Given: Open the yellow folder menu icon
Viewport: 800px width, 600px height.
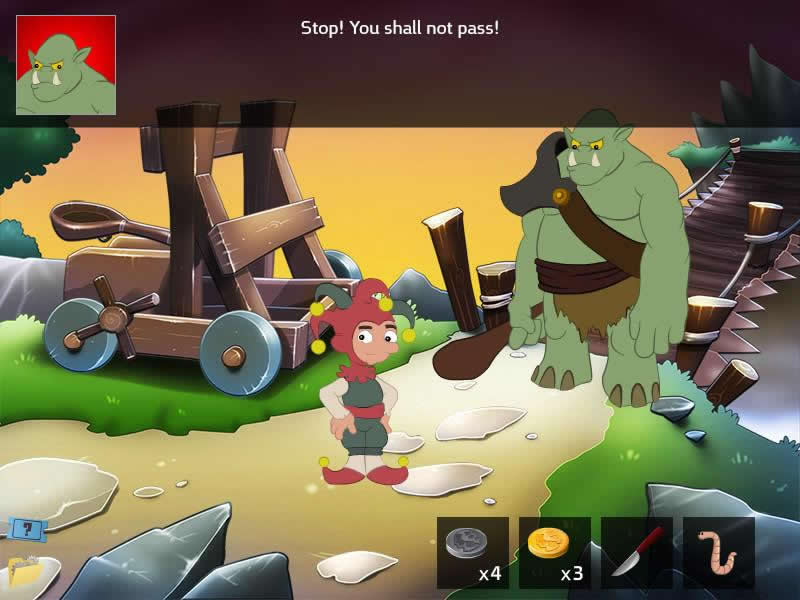Looking at the screenshot, I should (24, 570).
